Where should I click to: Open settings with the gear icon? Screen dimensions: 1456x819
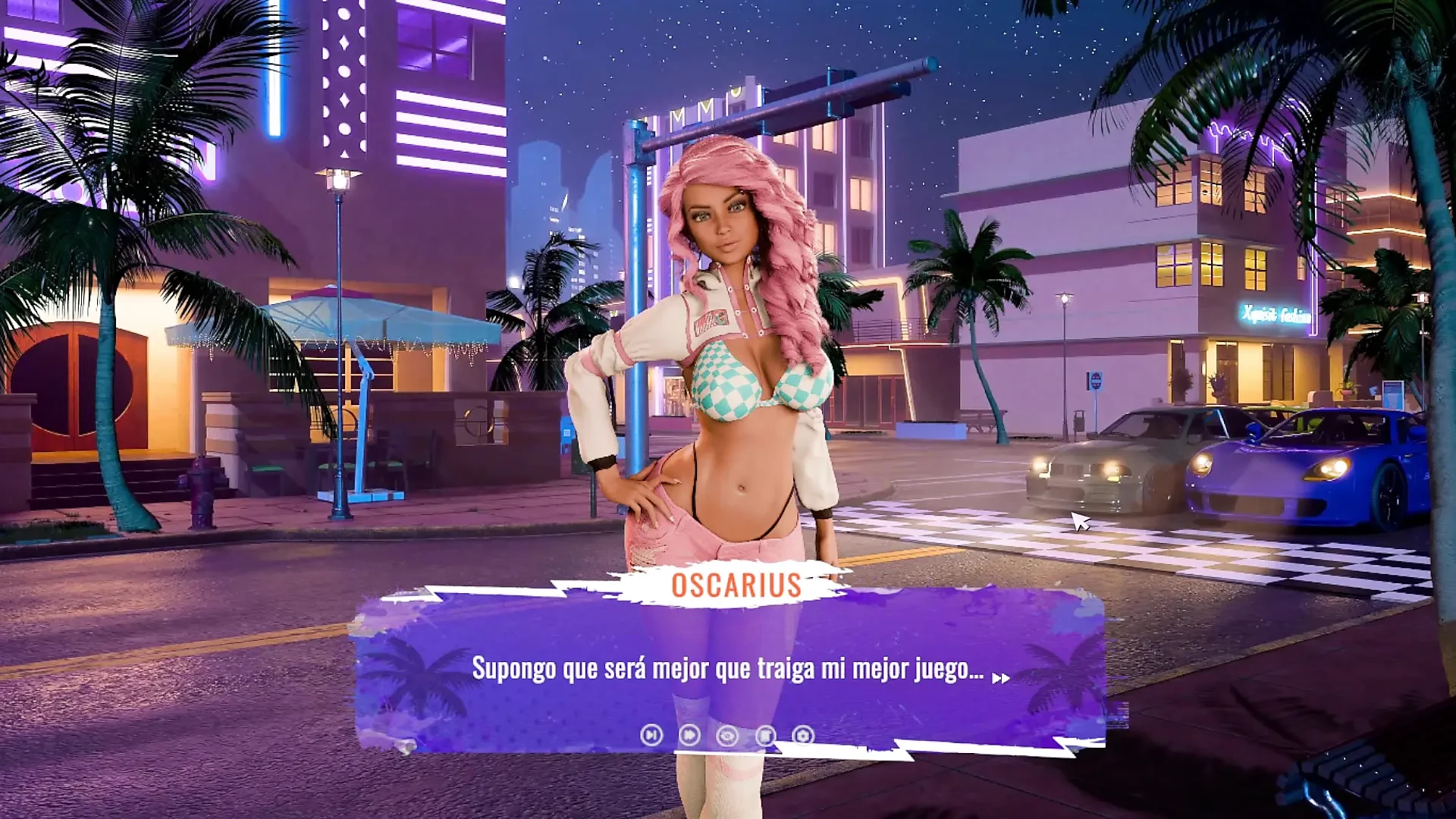(x=803, y=736)
